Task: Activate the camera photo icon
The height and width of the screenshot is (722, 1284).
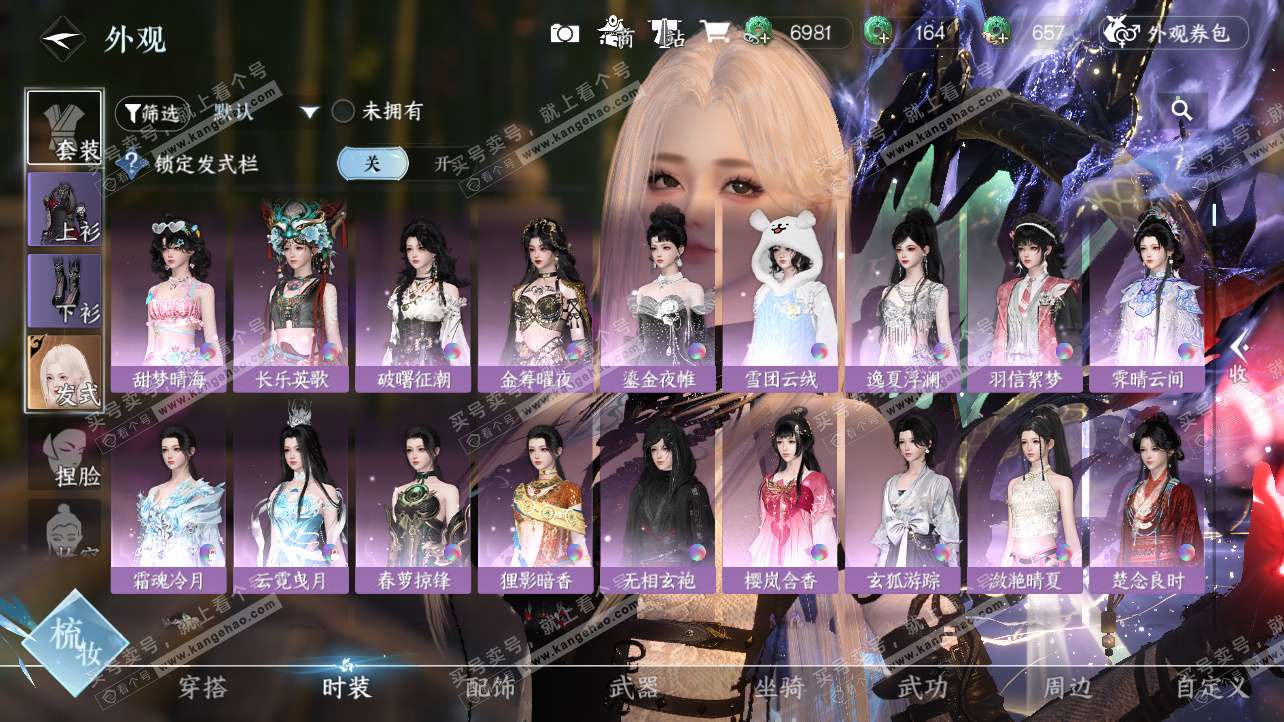Action: (x=565, y=33)
